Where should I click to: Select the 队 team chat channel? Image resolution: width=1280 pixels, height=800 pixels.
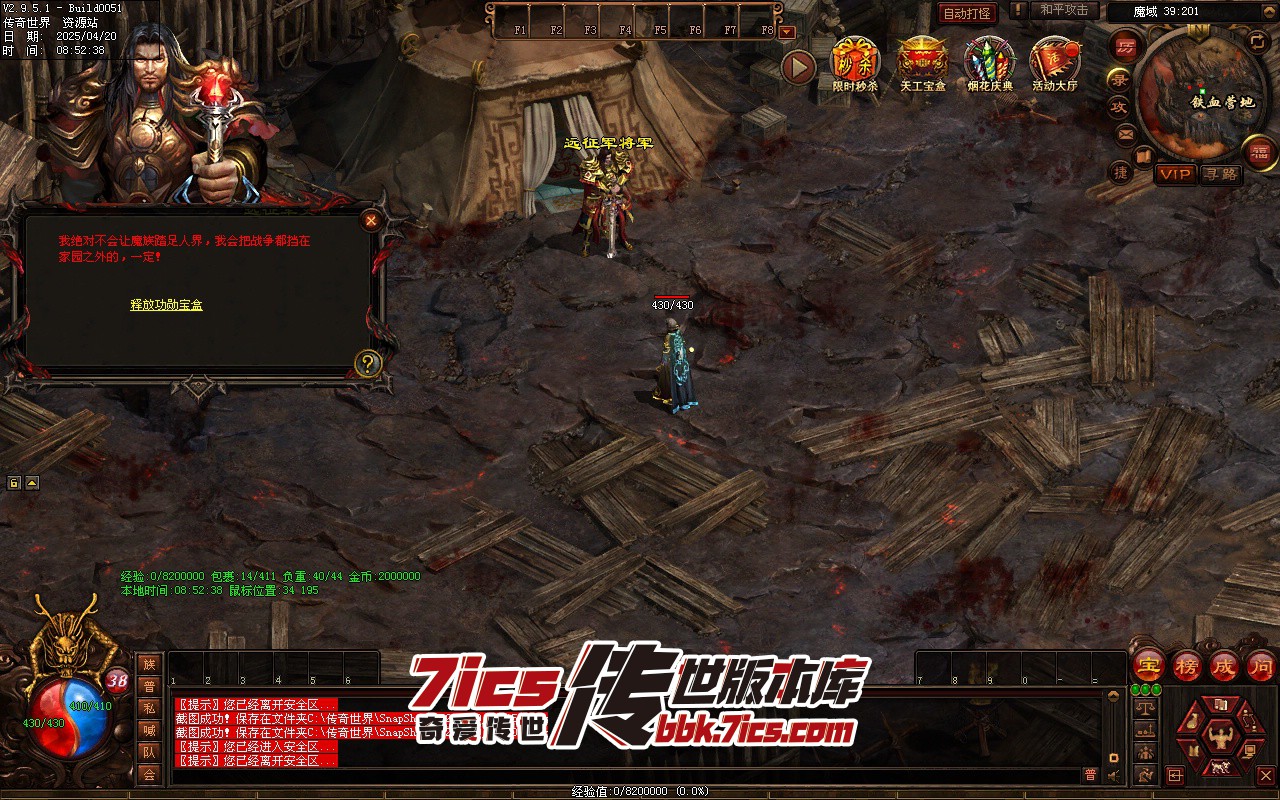point(149,752)
